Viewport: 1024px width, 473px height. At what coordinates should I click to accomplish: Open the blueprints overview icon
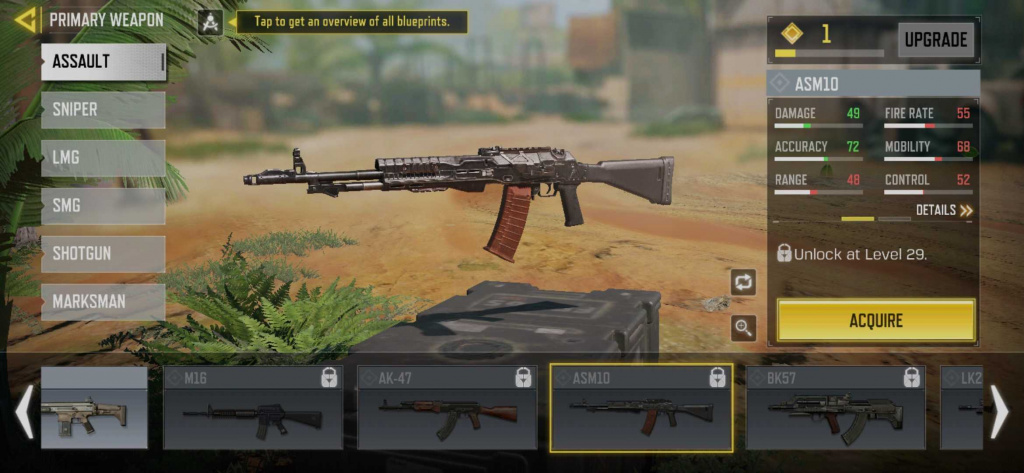[210, 22]
